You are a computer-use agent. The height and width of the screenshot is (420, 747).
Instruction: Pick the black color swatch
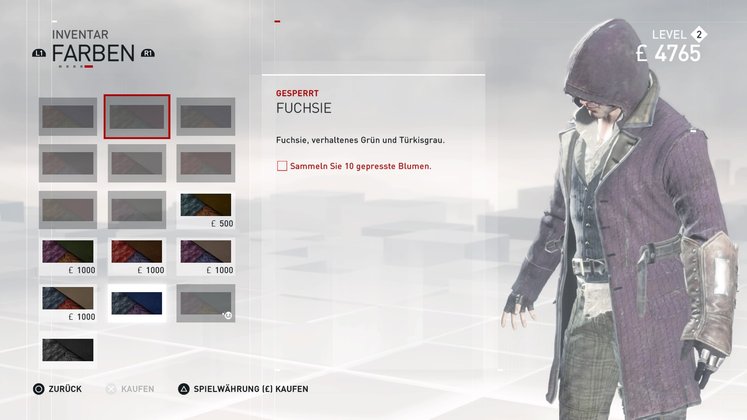[68, 349]
